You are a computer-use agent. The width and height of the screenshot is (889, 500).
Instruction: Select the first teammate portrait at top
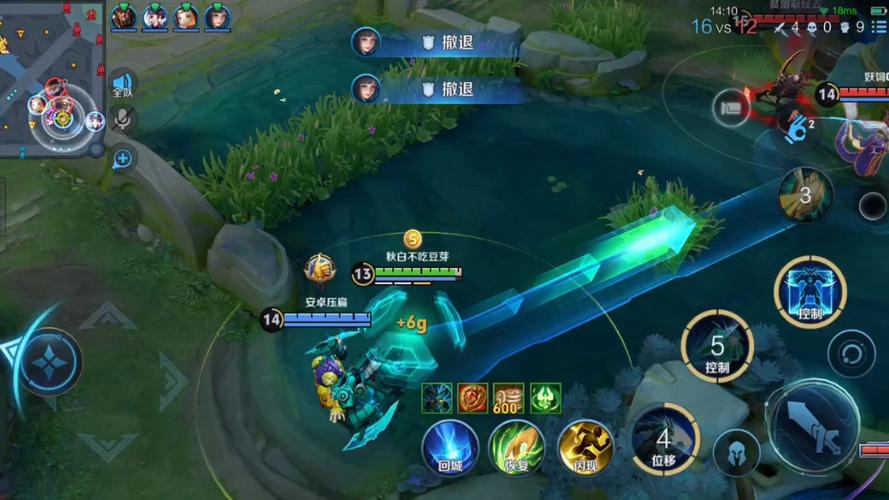coord(123,16)
